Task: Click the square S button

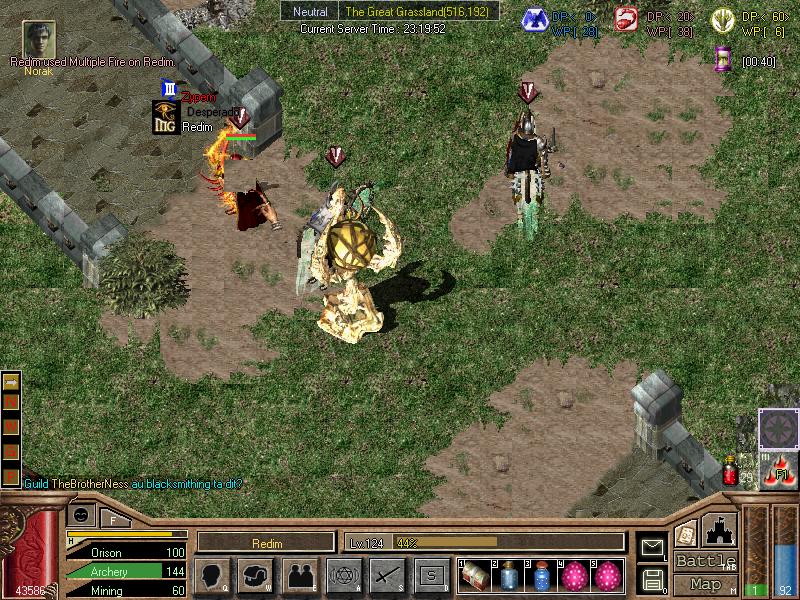Action: point(432,575)
